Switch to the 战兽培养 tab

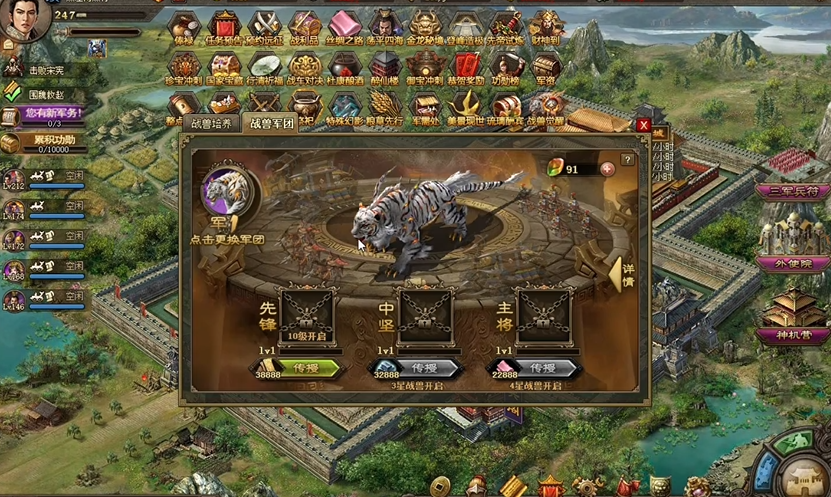coord(211,124)
